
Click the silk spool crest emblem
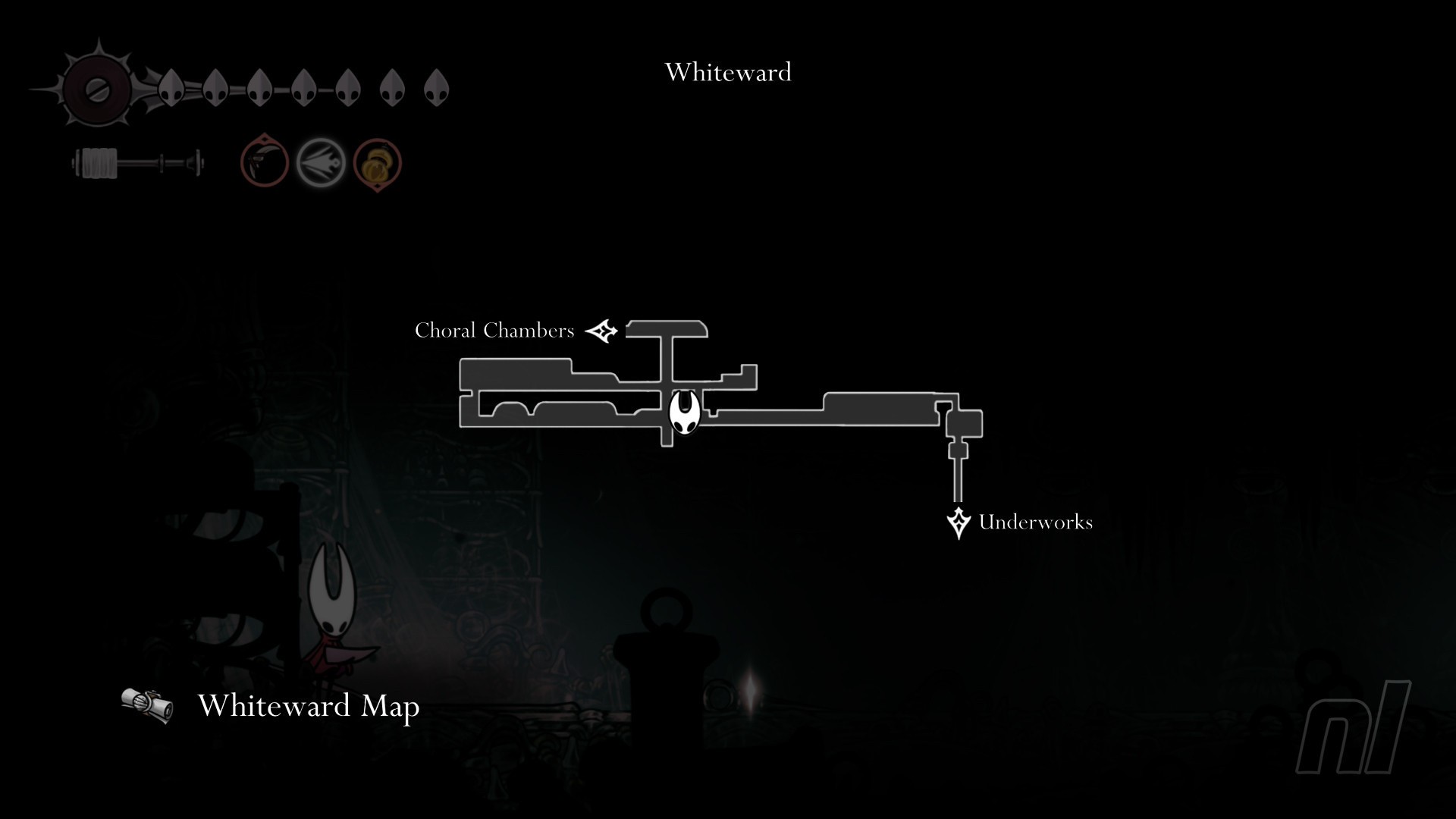[98, 89]
